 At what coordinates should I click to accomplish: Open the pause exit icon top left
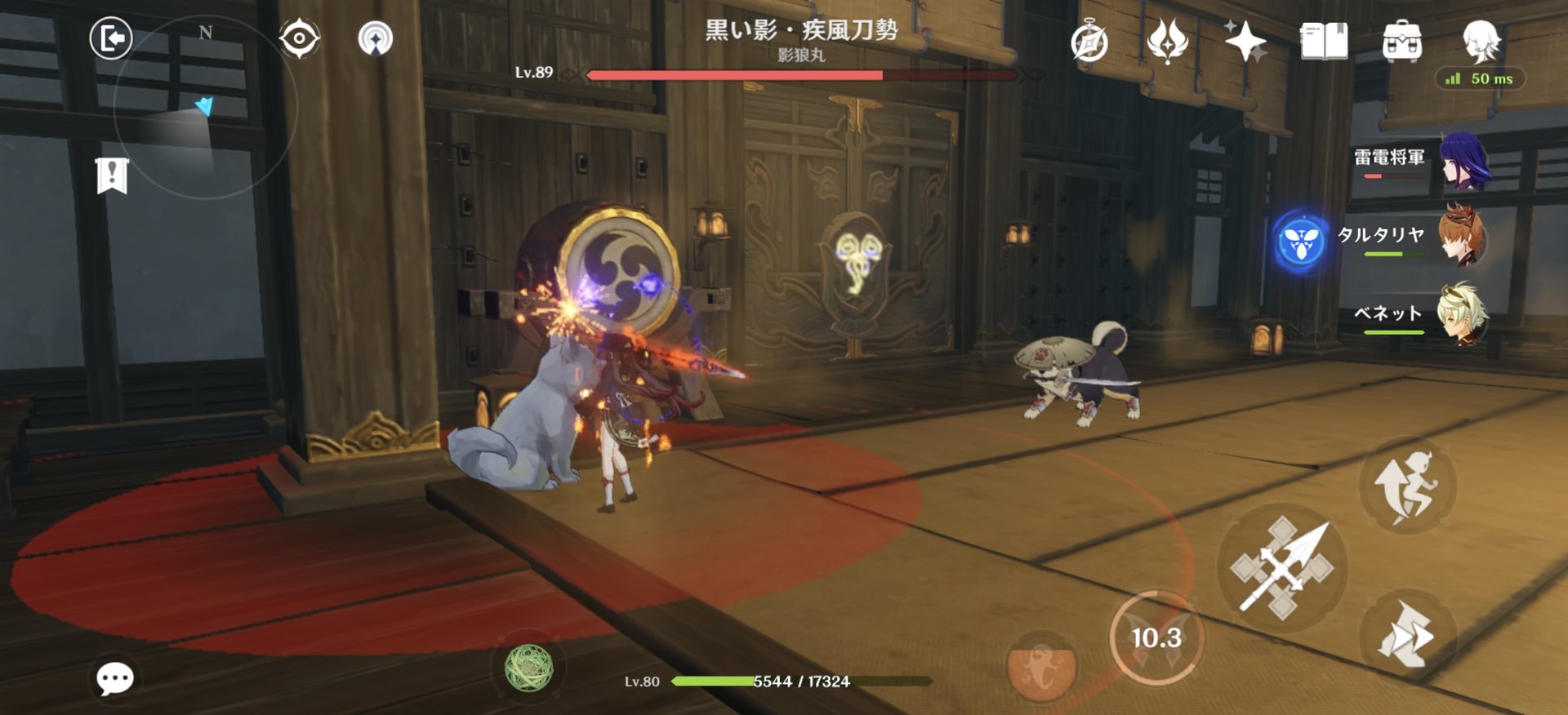(112, 38)
